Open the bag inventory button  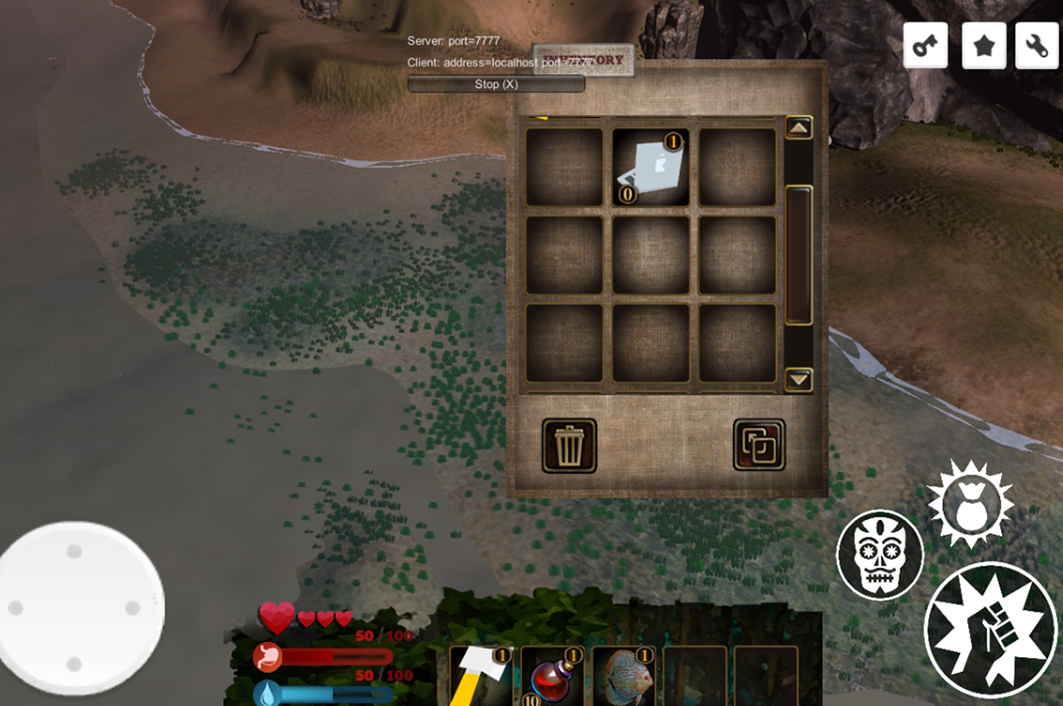click(x=970, y=505)
